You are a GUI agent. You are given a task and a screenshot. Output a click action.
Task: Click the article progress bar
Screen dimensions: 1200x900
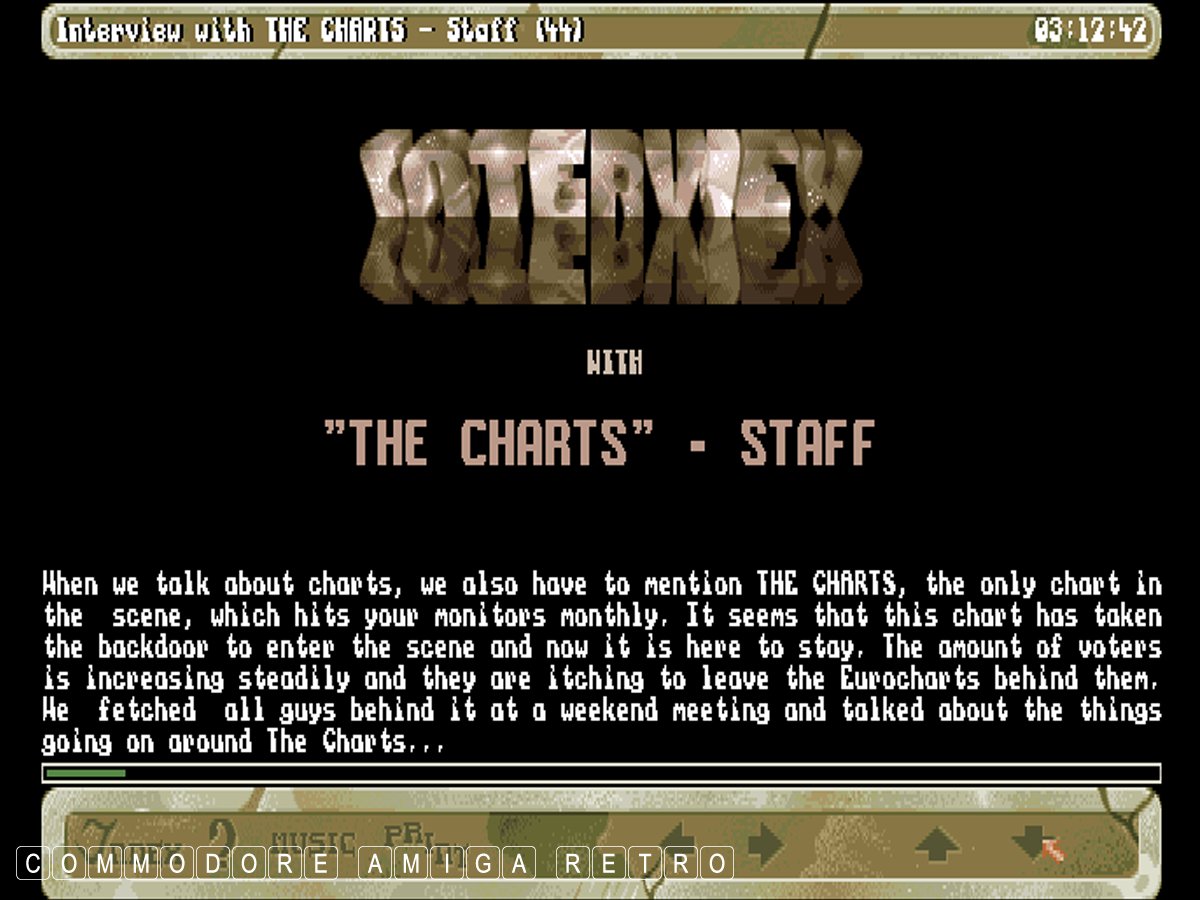click(x=600, y=773)
